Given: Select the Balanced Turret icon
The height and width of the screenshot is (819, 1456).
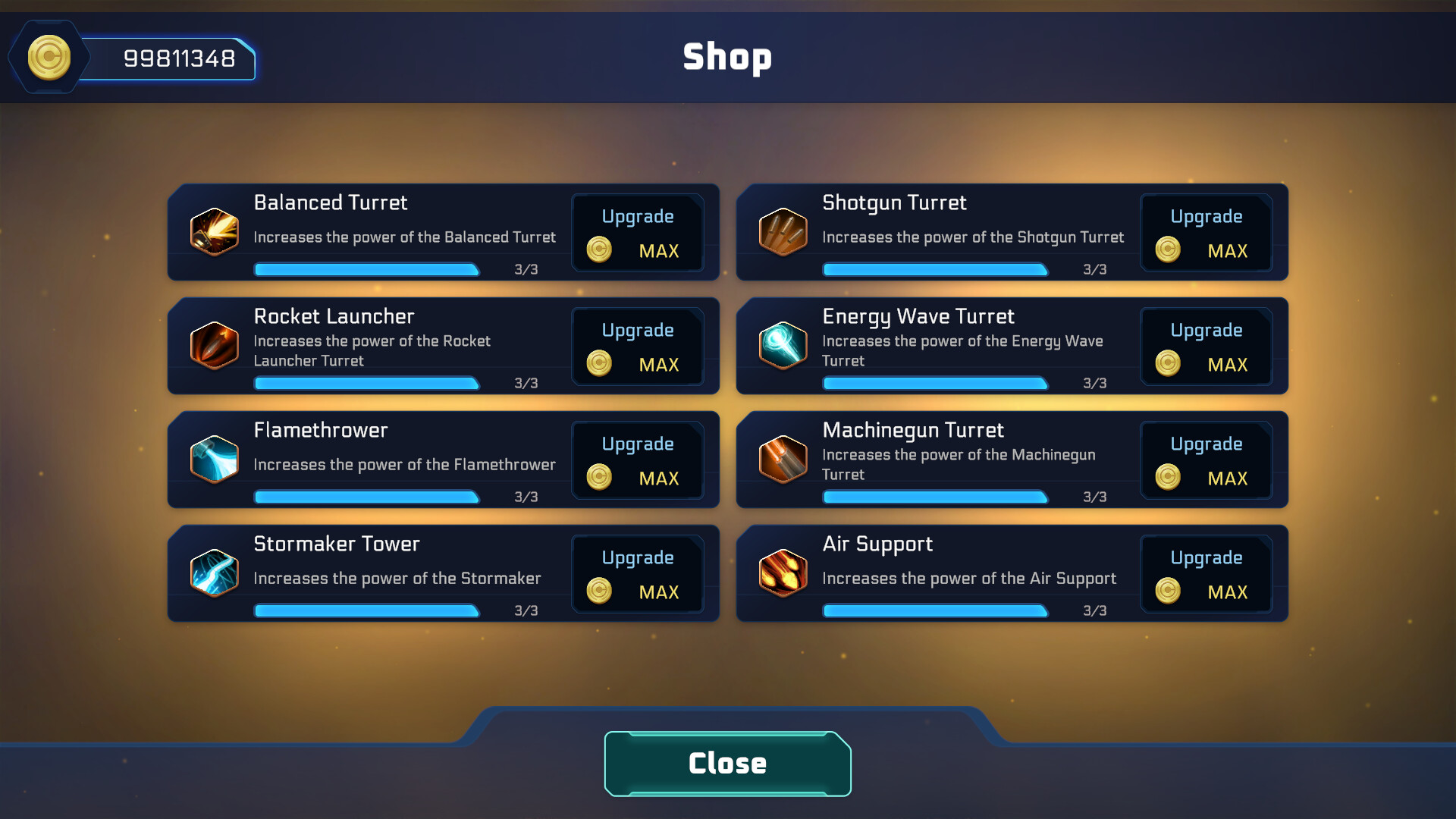Looking at the screenshot, I should click(215, 233).
